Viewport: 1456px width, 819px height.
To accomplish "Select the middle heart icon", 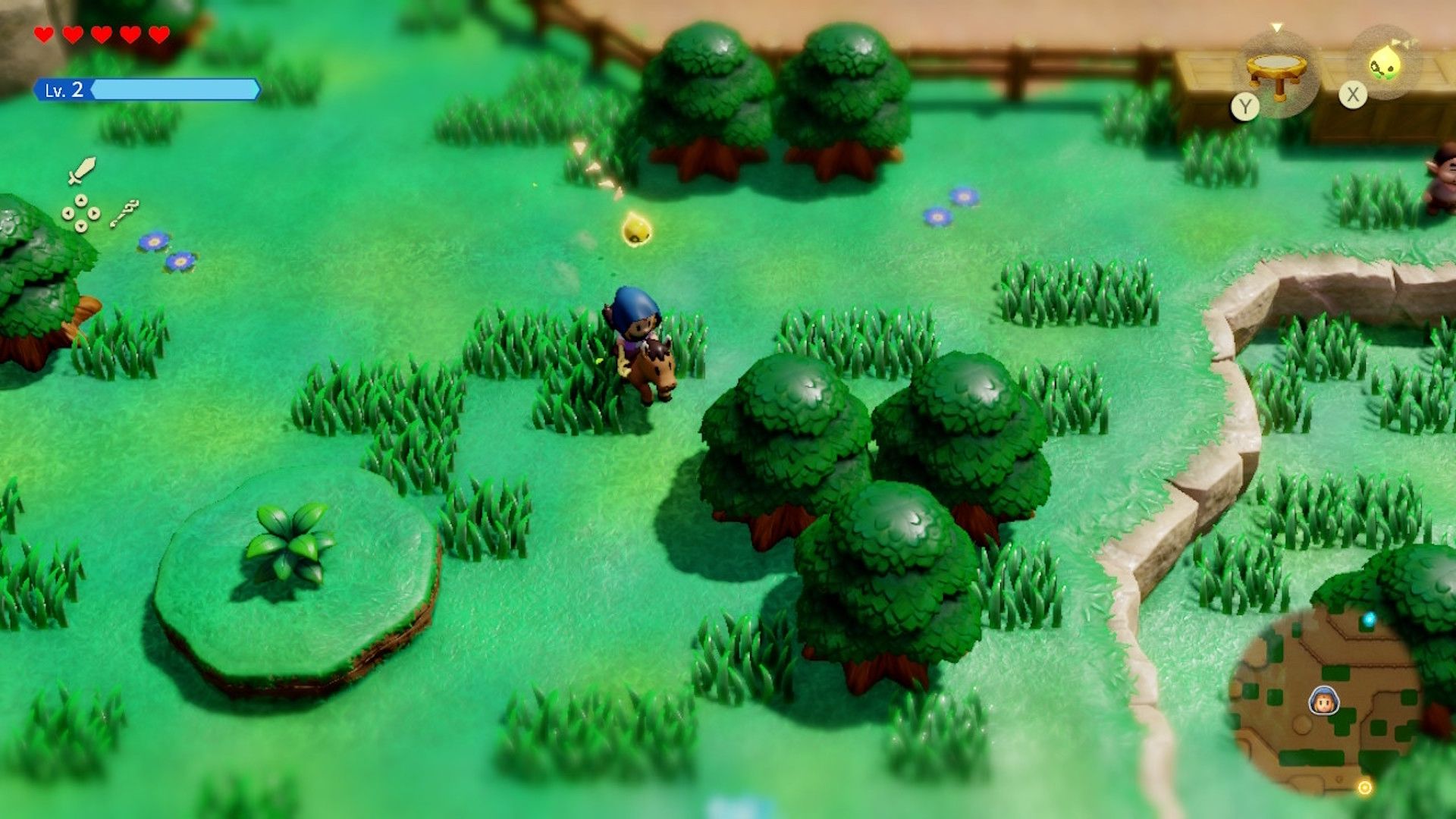I will (101, 34).
